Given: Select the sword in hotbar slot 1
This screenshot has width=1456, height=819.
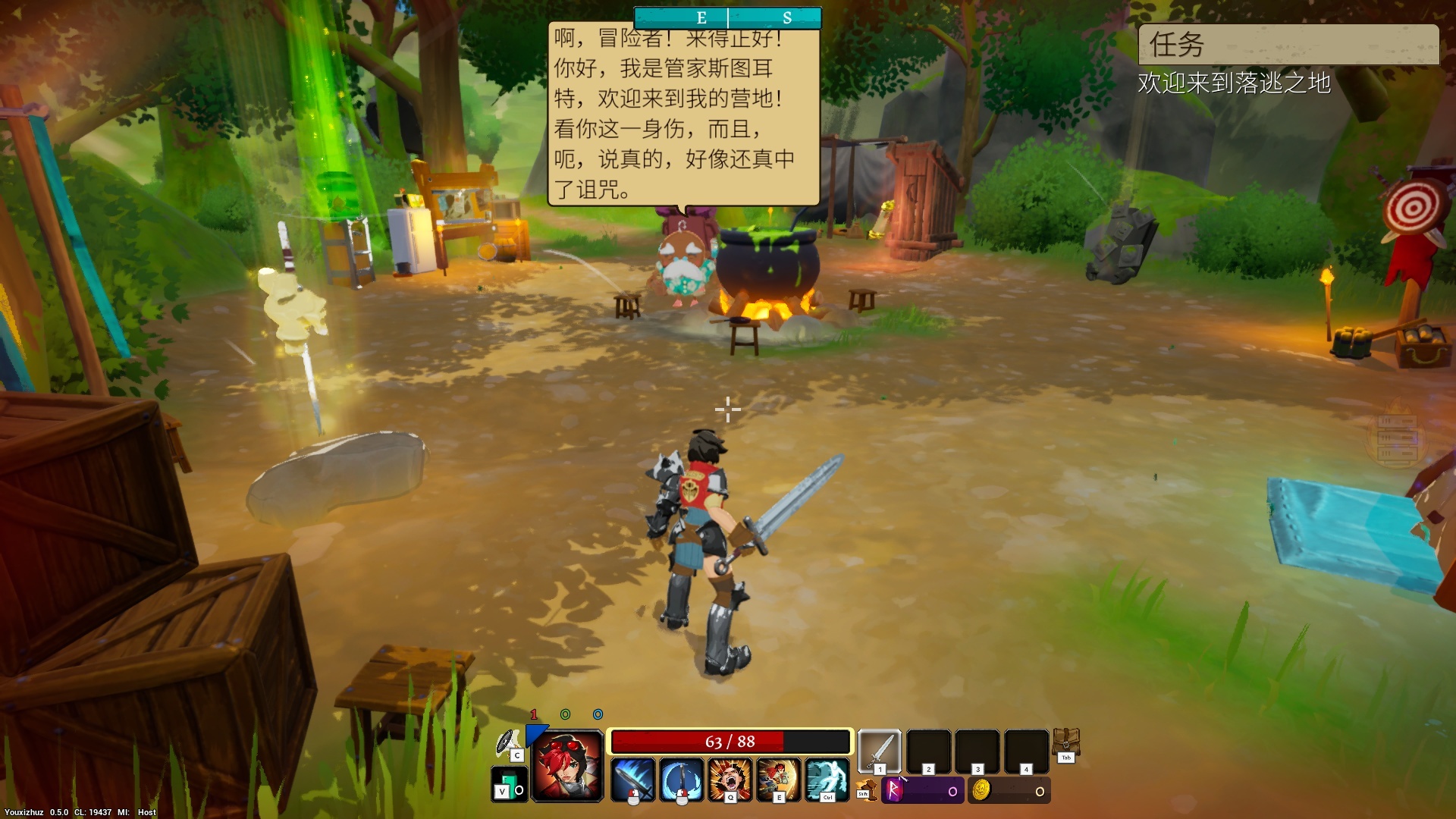Looking at the screenshot, I should pyautogui.click(x=879, y=751).
